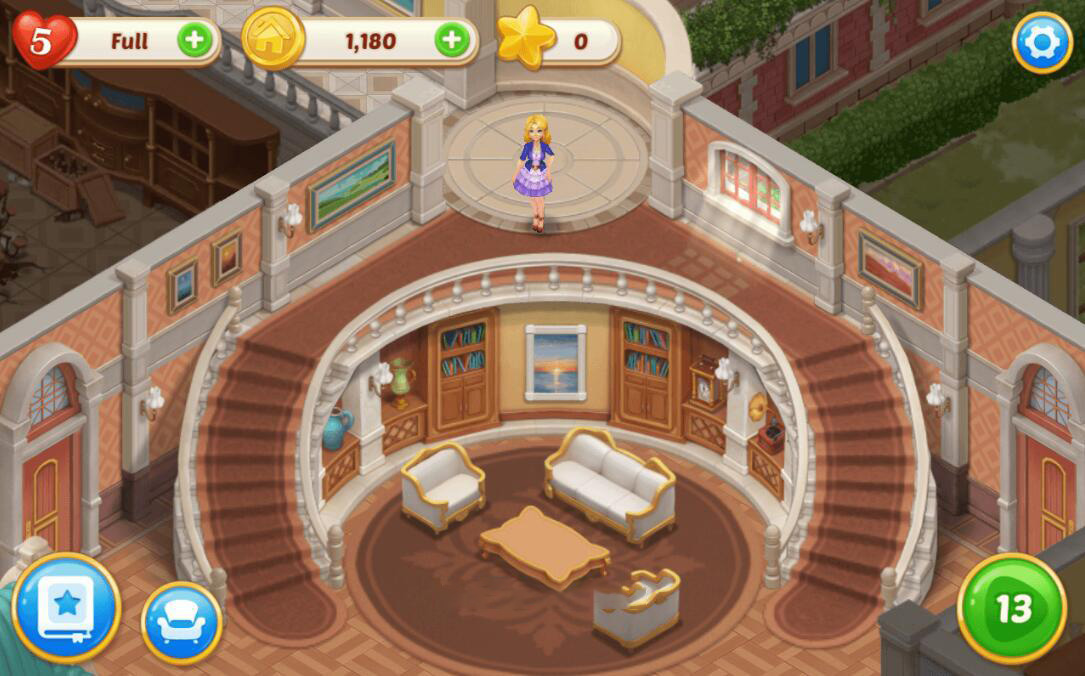Buy more coins using the plus button
The width and height of the screenshot is (1085, 676).
(452, 41)
